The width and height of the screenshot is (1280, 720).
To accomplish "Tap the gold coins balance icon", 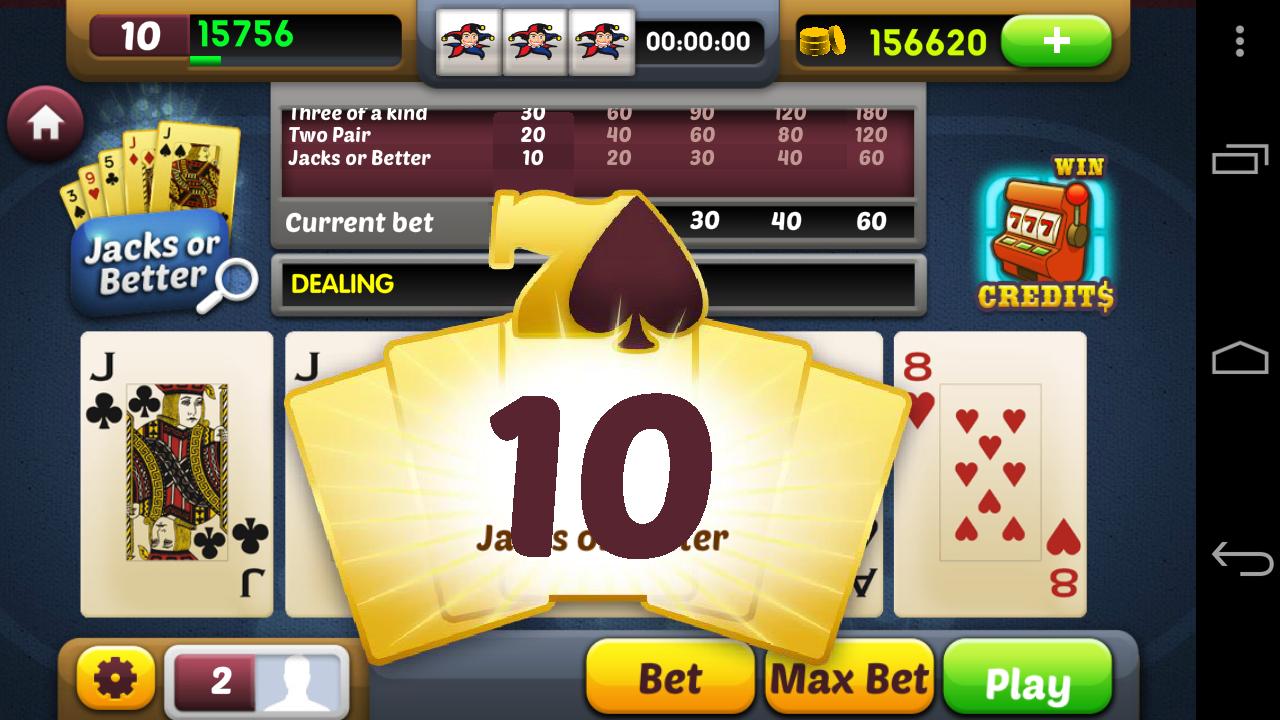I will (822, 41).
